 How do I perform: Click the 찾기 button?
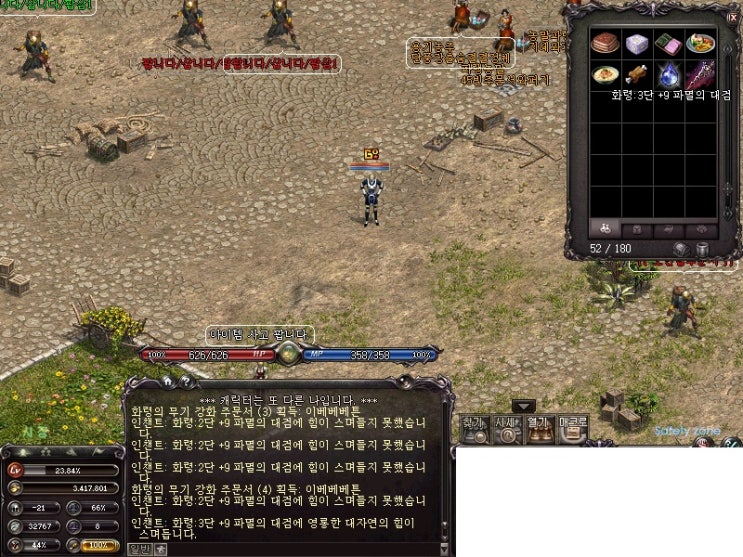point(476,427)
